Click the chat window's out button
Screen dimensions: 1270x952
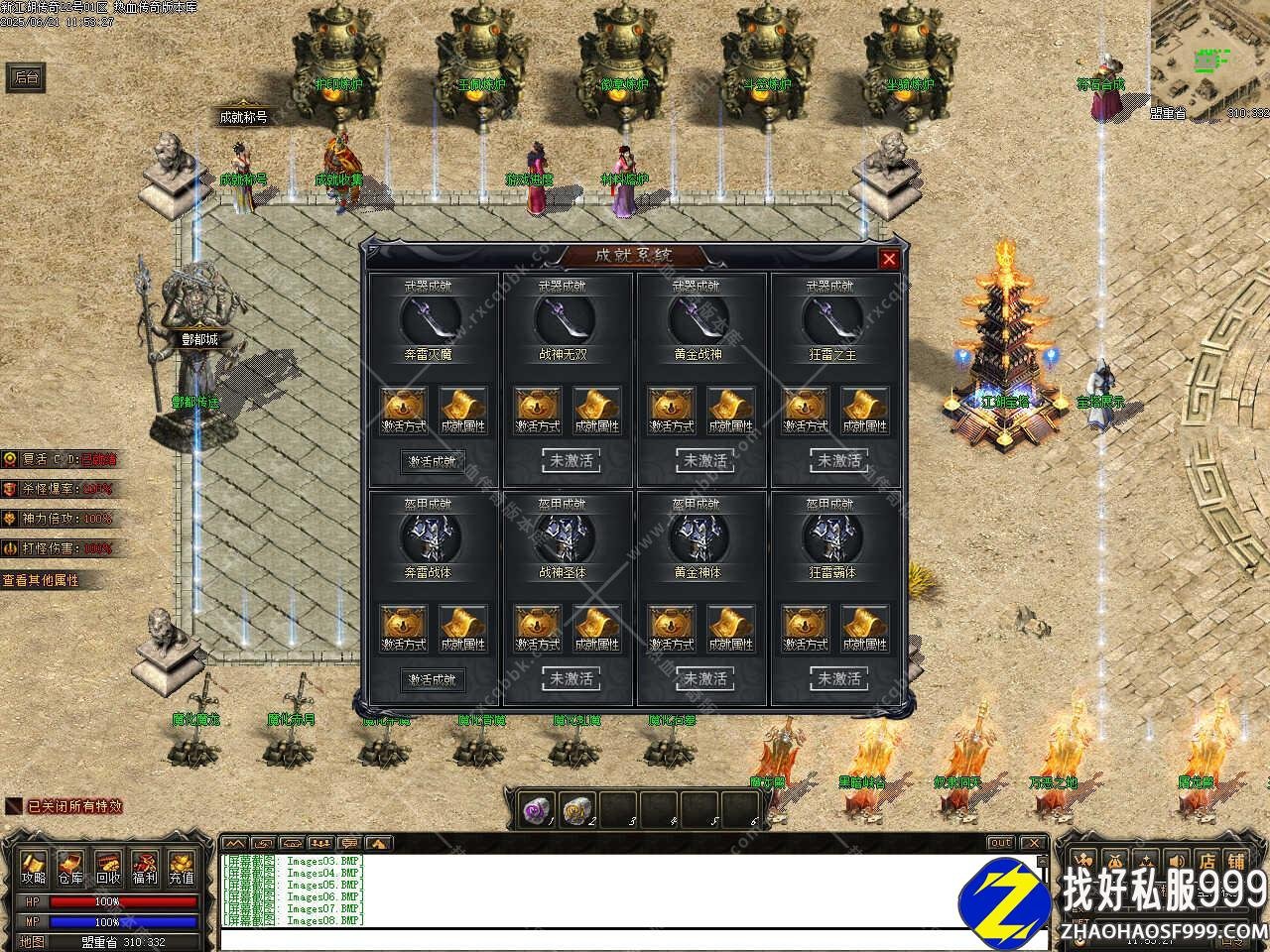coord(1000,843)
